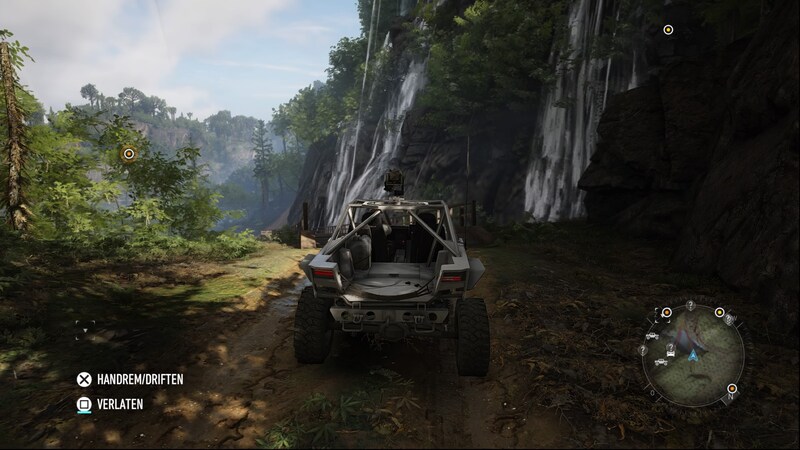Image resolution: width=800 pixels, height=450 pixels.
Task: Open the circular minimap
Action: (x=692, y=354)
